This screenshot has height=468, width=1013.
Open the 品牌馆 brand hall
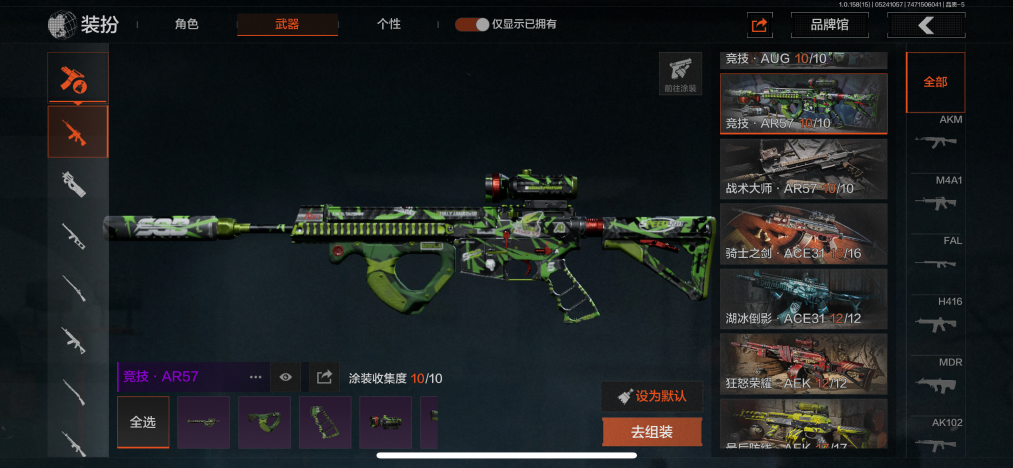(x=829, y=25)
